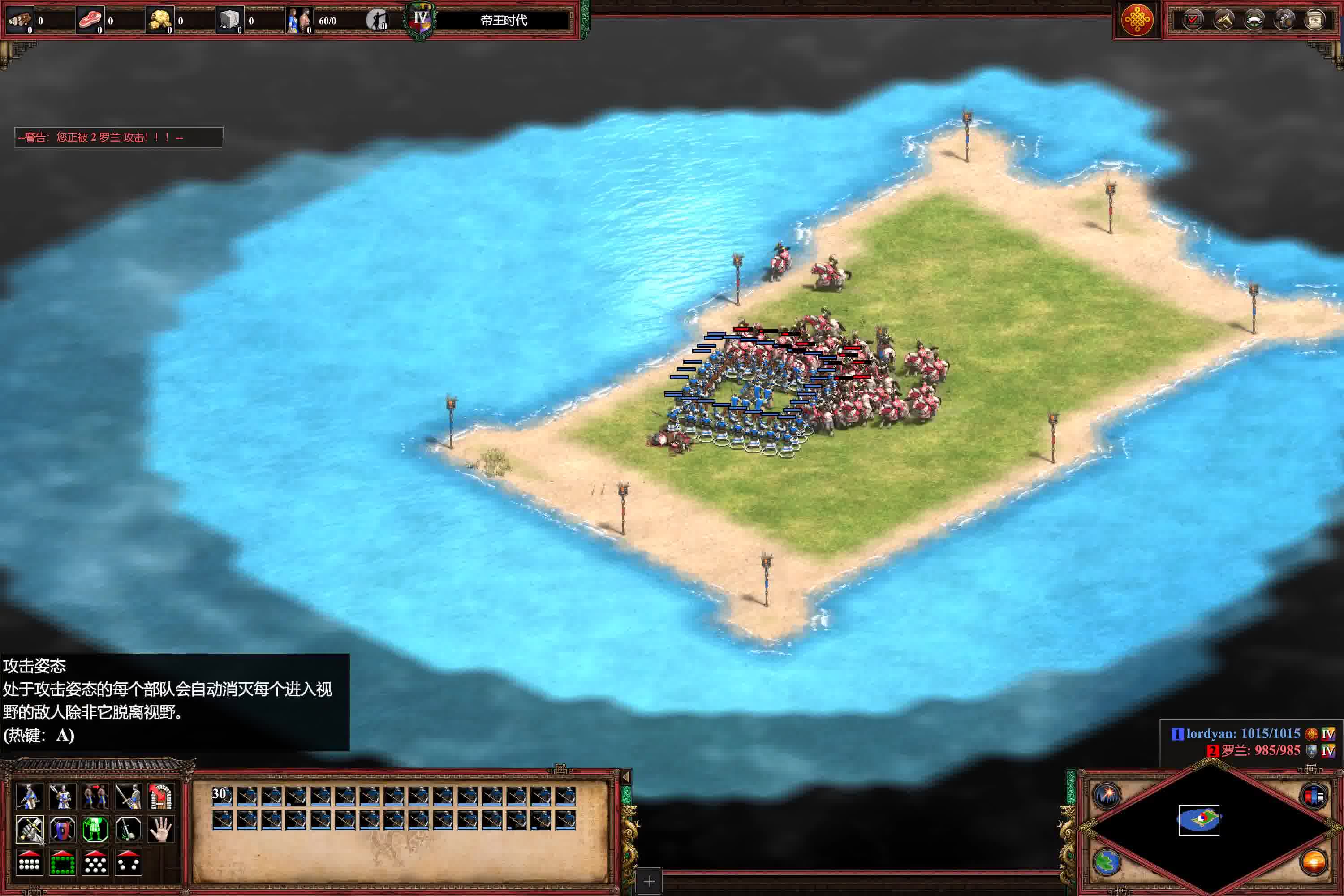Switch units to defensive stance shield icon
Image resolution: width=1344 pixels, height=896 pixels.
62,828
